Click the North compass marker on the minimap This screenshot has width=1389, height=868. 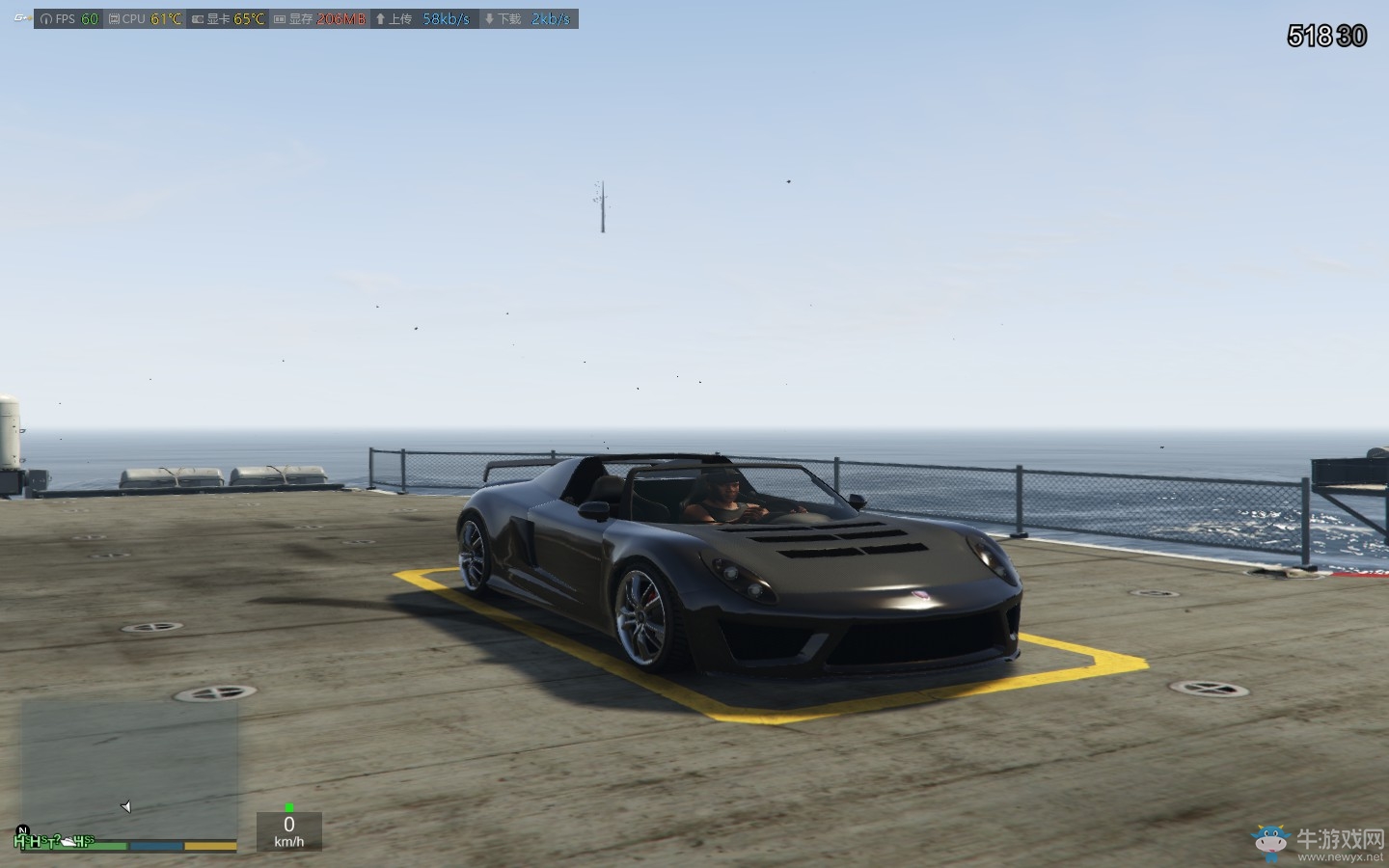pos(23,830)
